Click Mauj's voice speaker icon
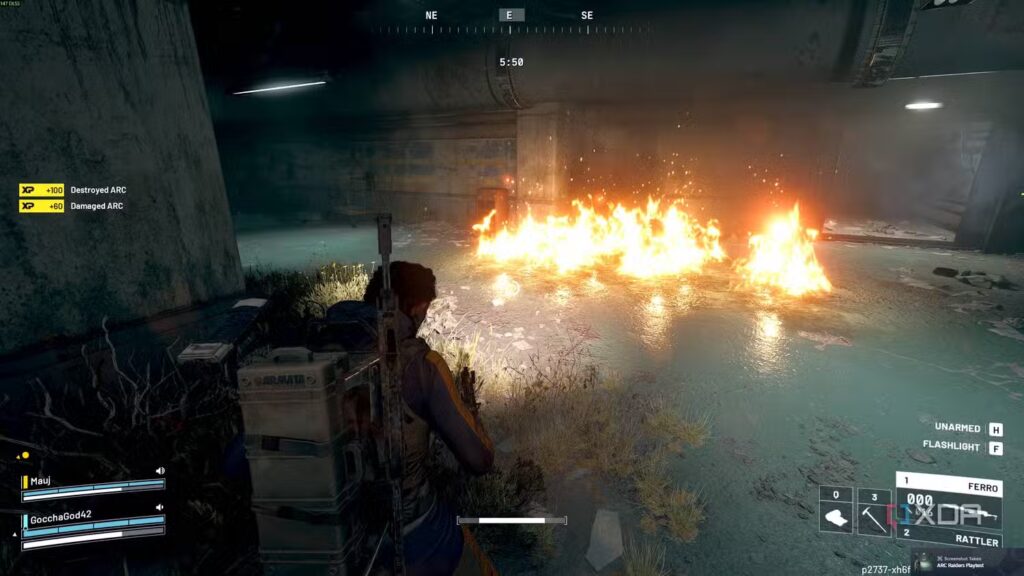Viewport: 1024px width, 576px height. (160, 471)
